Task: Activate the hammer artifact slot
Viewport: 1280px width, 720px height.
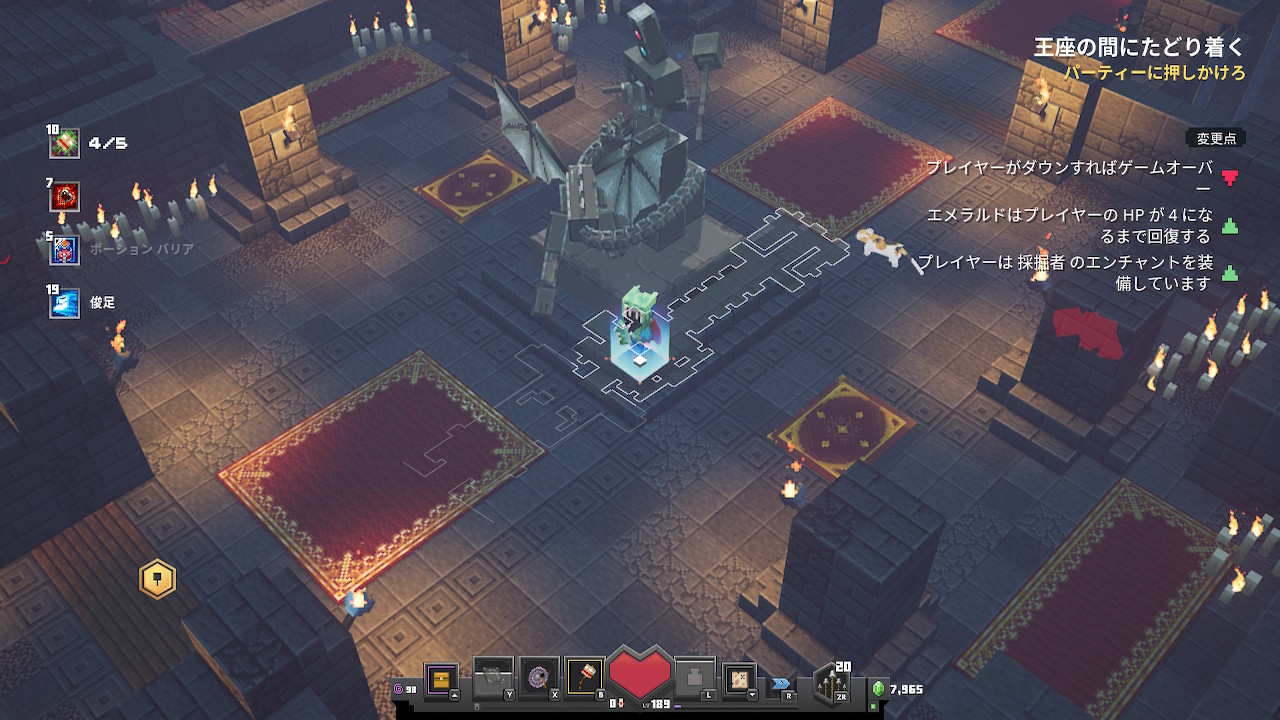Action: [585, 677]
